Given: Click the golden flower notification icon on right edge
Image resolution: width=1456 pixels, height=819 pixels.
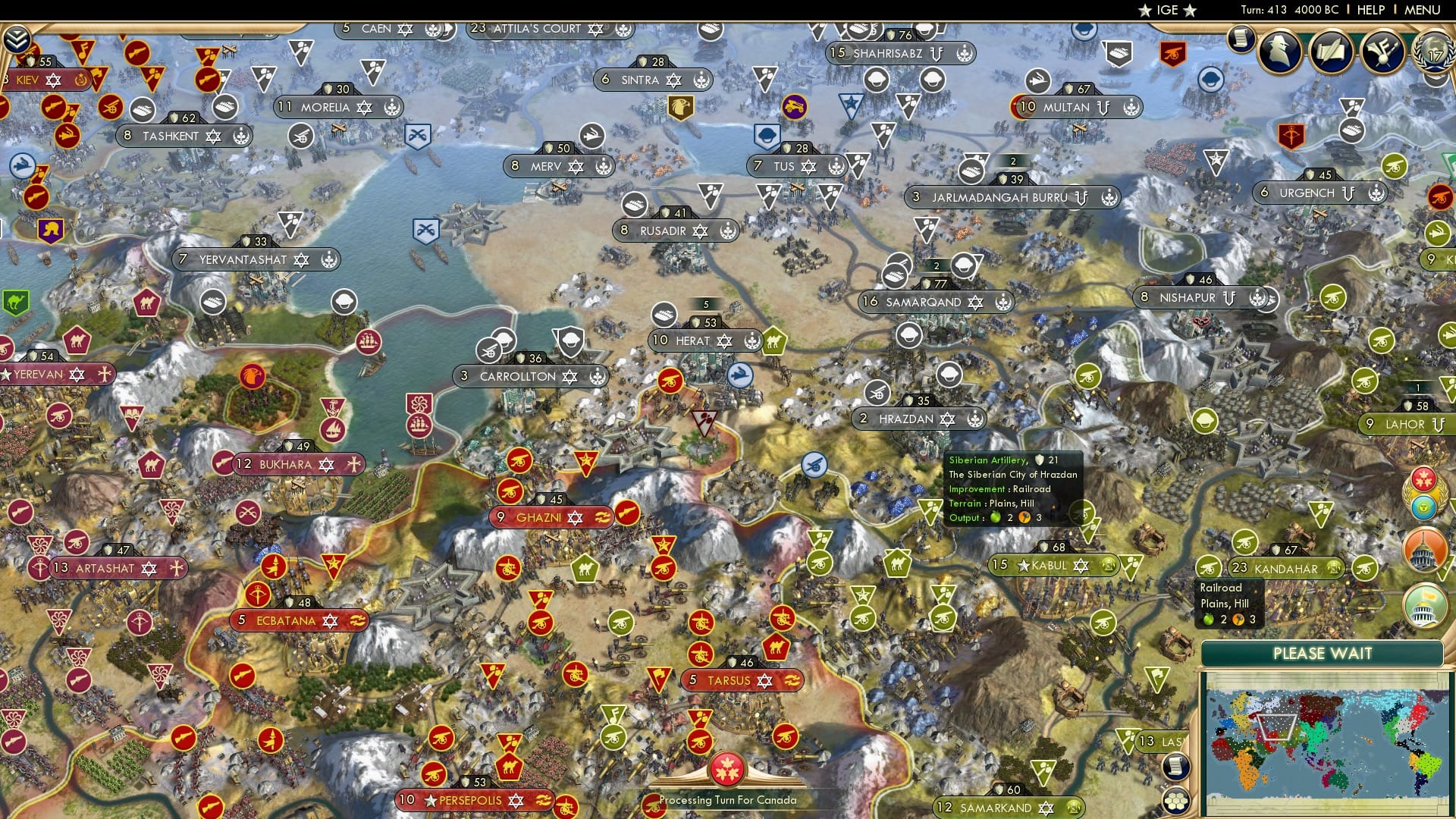Looking at the screenshot, I should (1423, 480).
